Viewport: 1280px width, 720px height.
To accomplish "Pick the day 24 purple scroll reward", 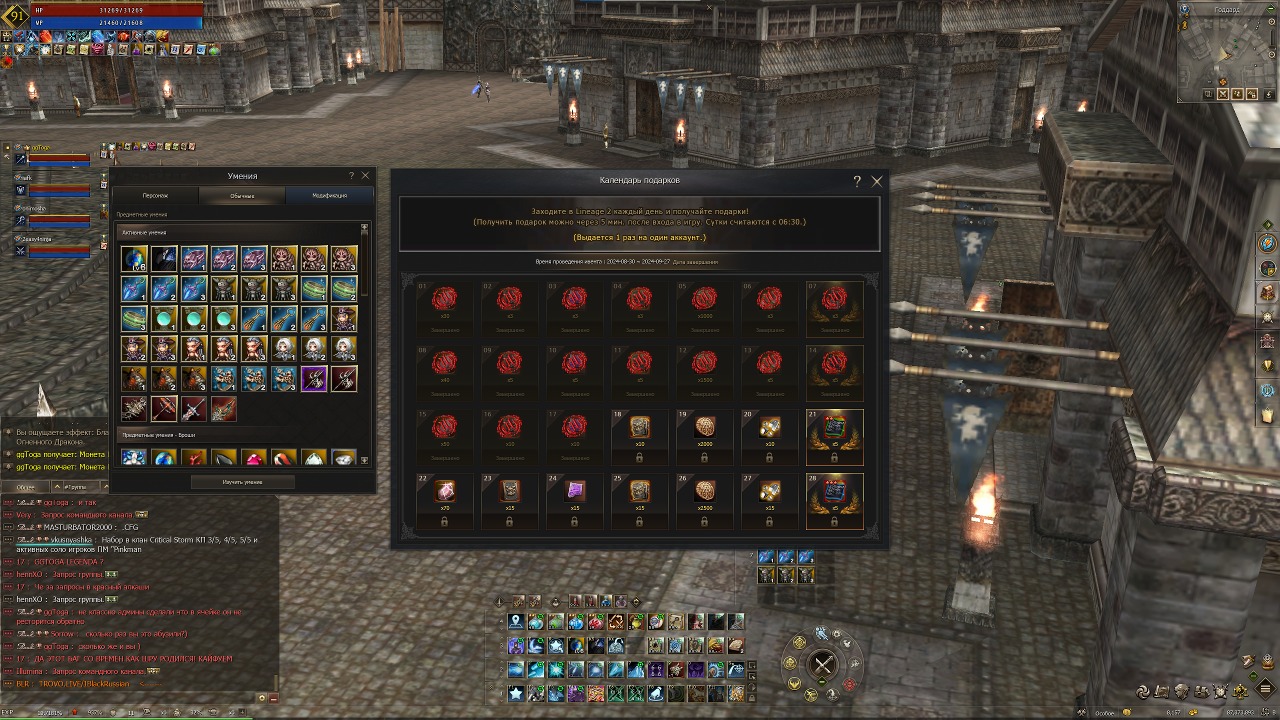I will pyautogui.click(x=574, y=492).
